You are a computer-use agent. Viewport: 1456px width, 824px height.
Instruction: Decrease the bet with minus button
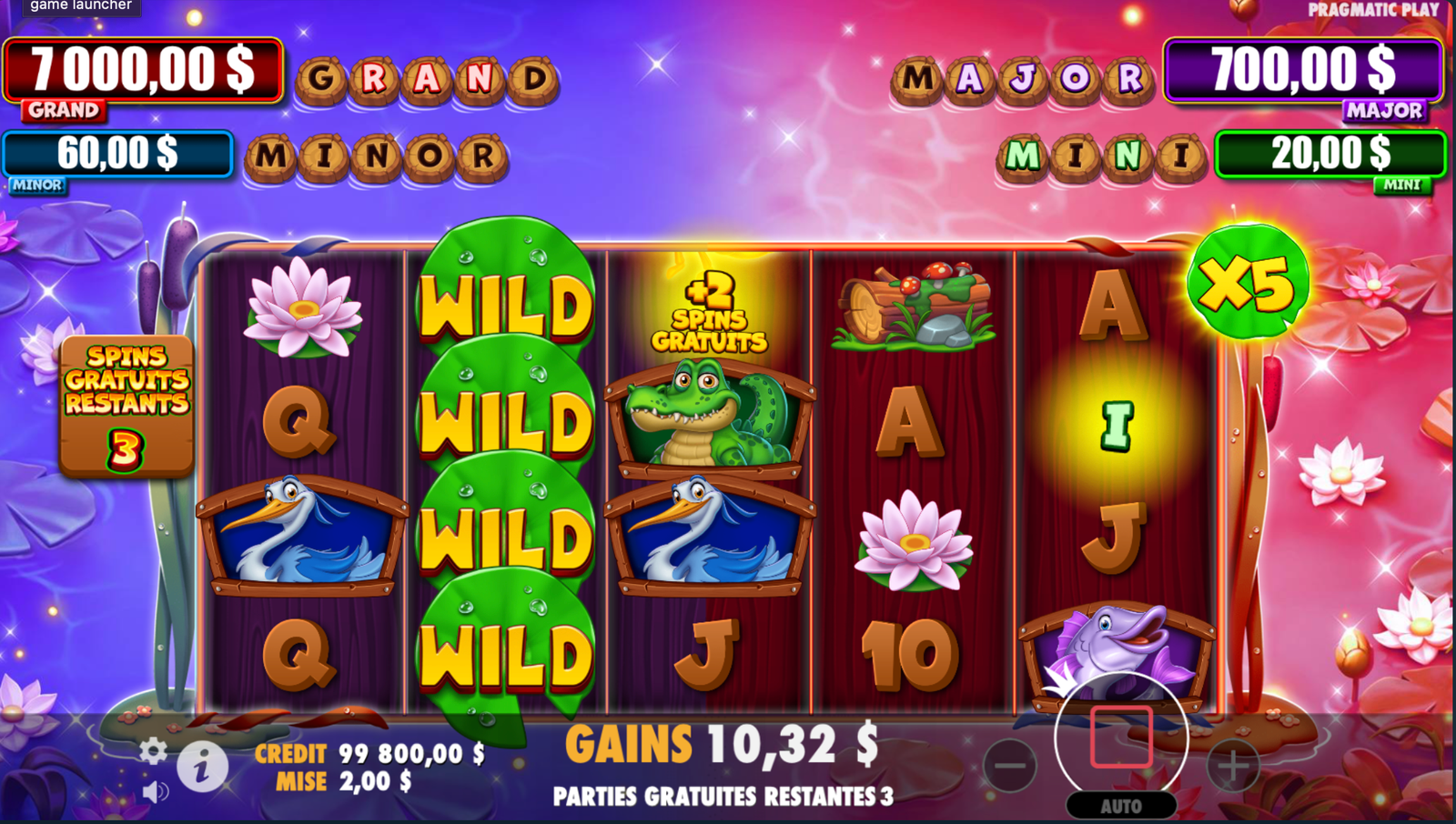[1010, 766]
